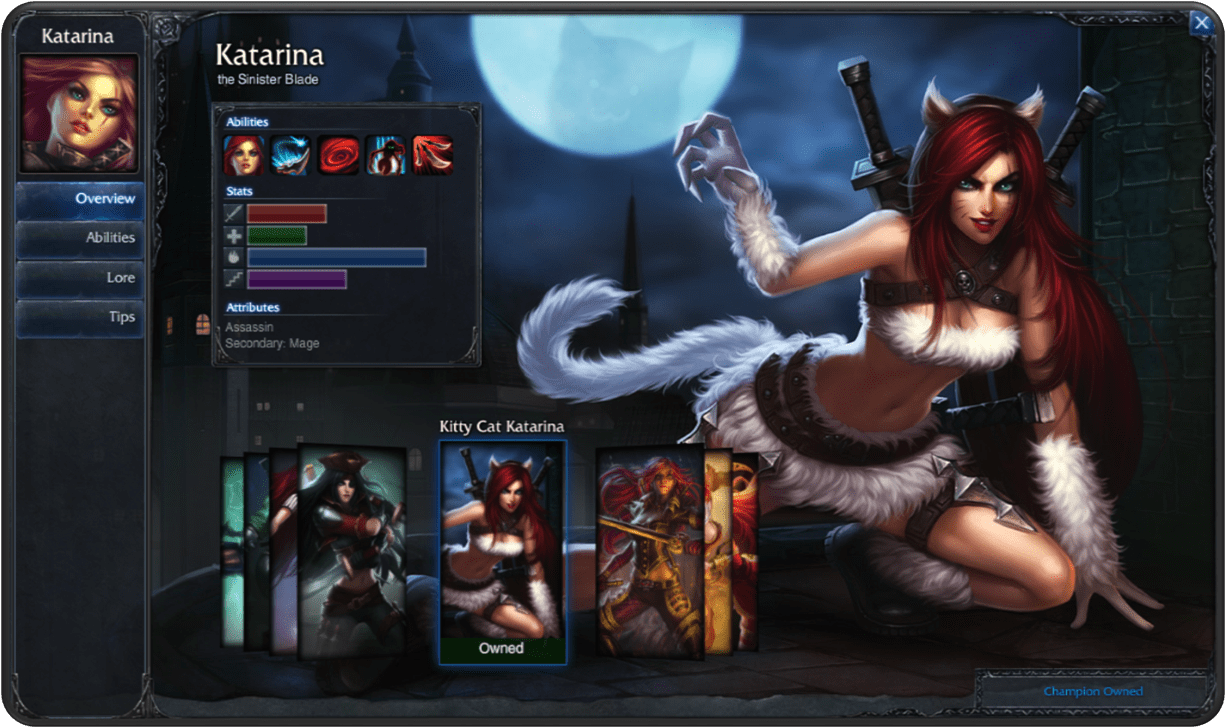The width and height of the screenshot is (1226, 728).
Task: Show the Lore tab
Action: point(80,278)
